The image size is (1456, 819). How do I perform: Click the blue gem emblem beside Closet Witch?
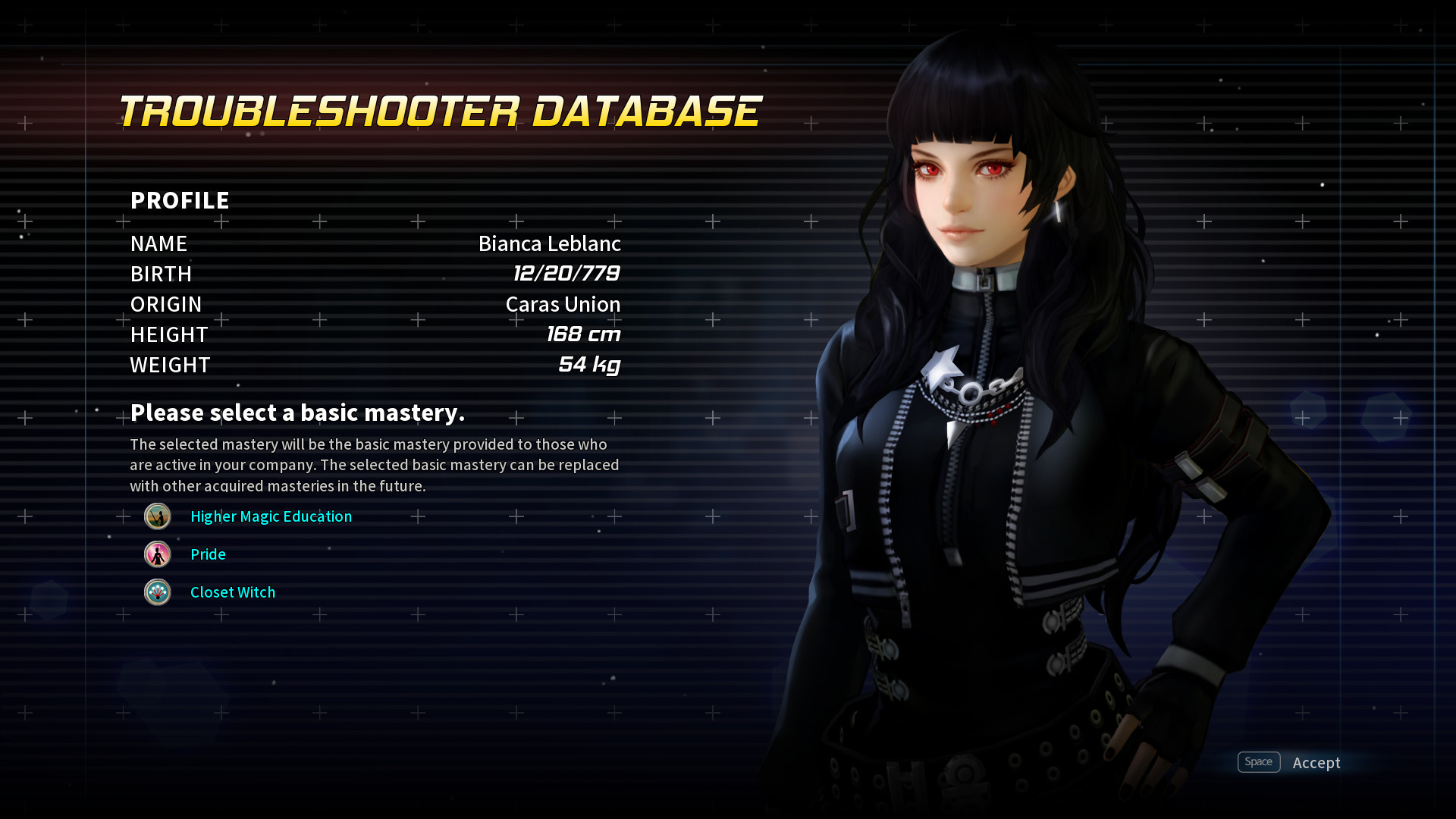click(157, 592)
